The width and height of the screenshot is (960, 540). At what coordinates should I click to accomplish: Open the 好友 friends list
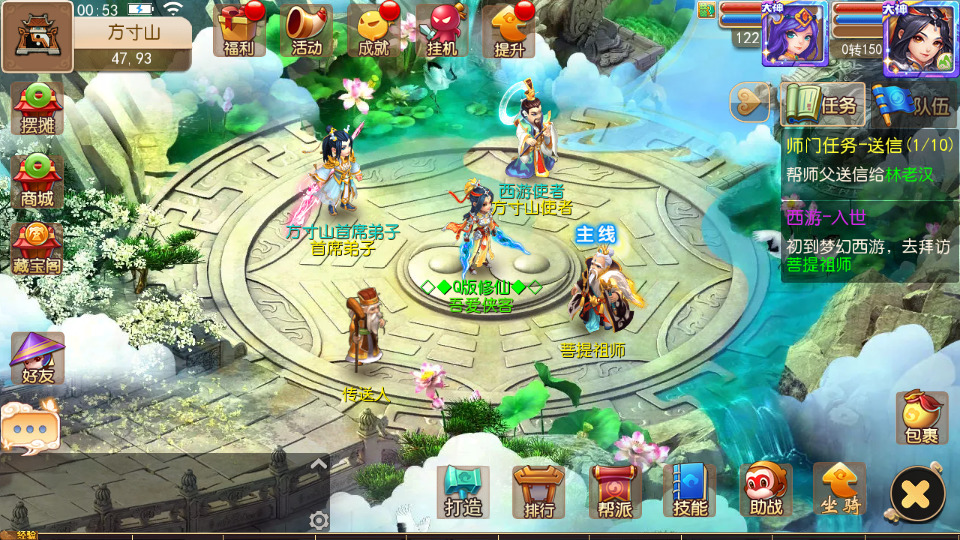pos(37,358)
